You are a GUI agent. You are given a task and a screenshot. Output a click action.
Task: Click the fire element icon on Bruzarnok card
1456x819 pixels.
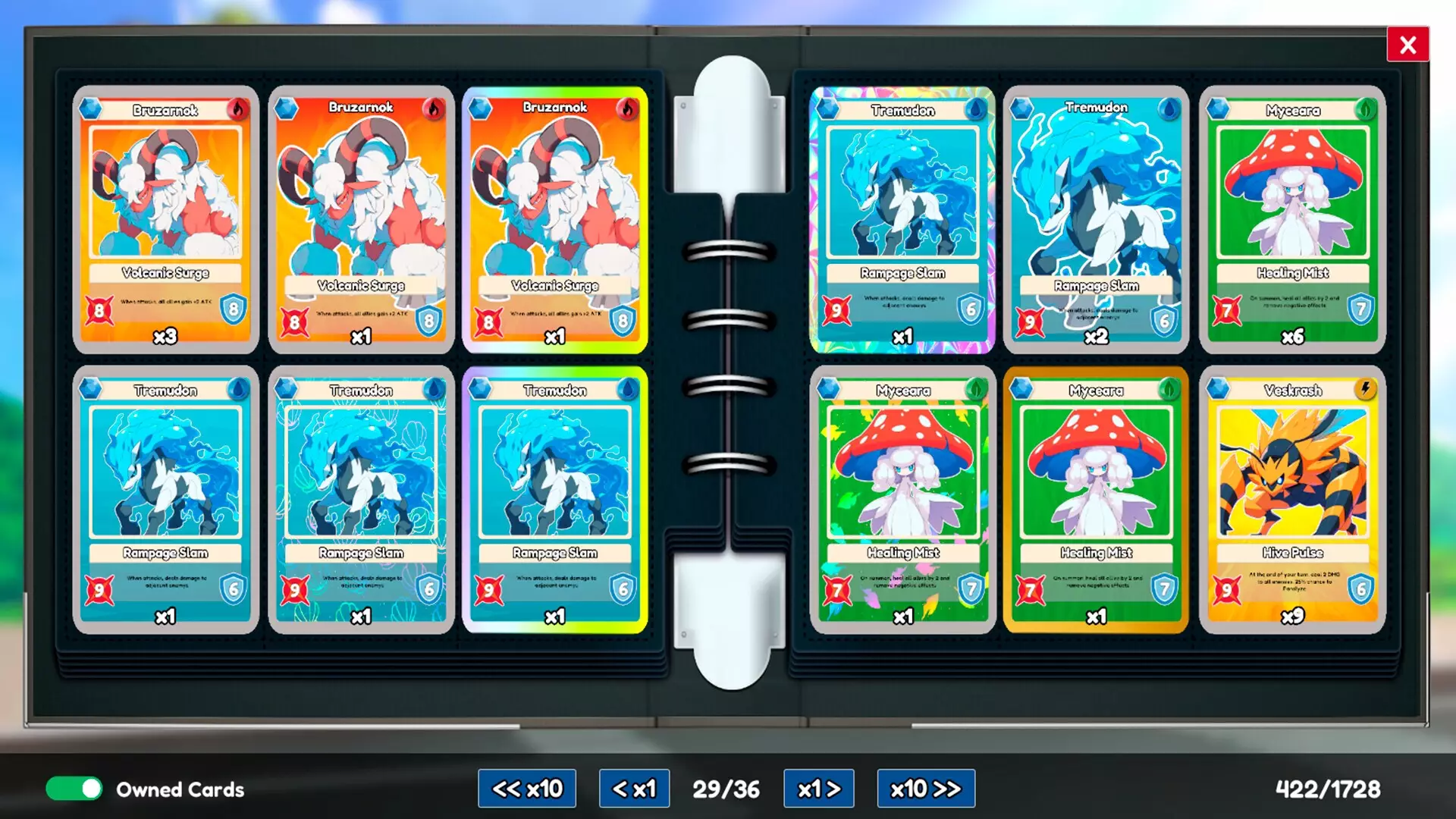point(239,108)
